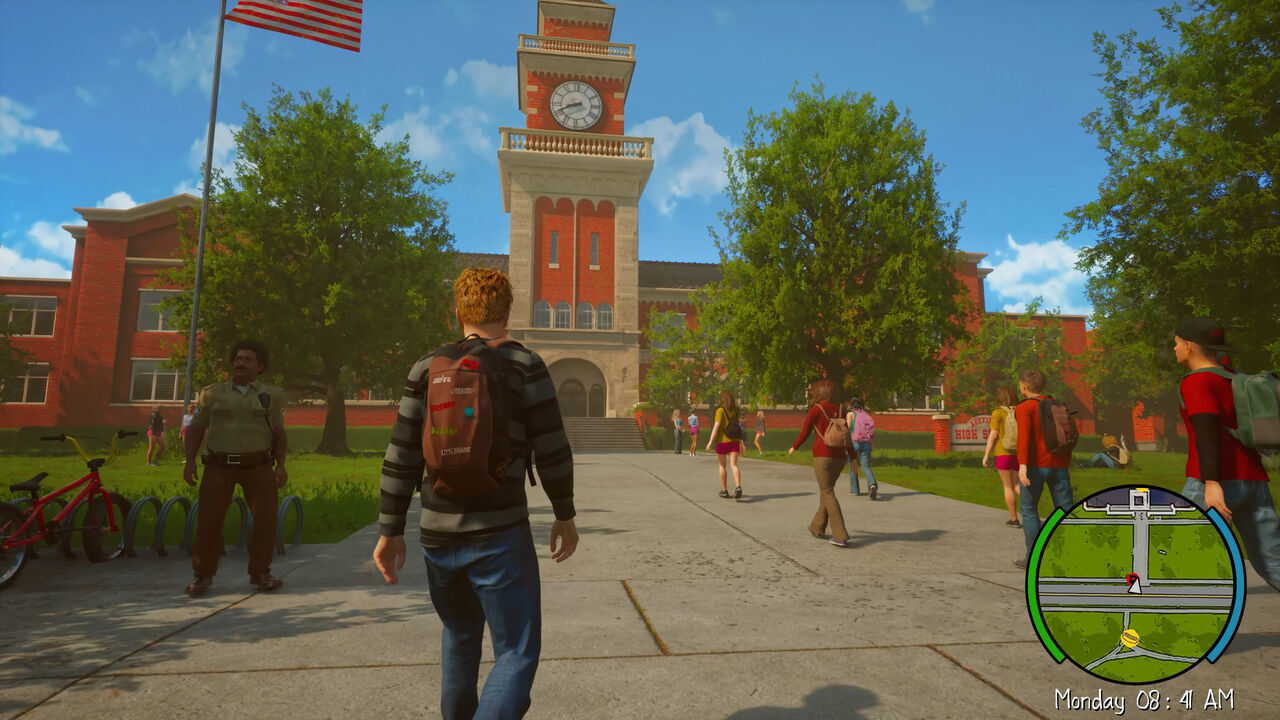Open the circular minimap

tap(1135, 585)
